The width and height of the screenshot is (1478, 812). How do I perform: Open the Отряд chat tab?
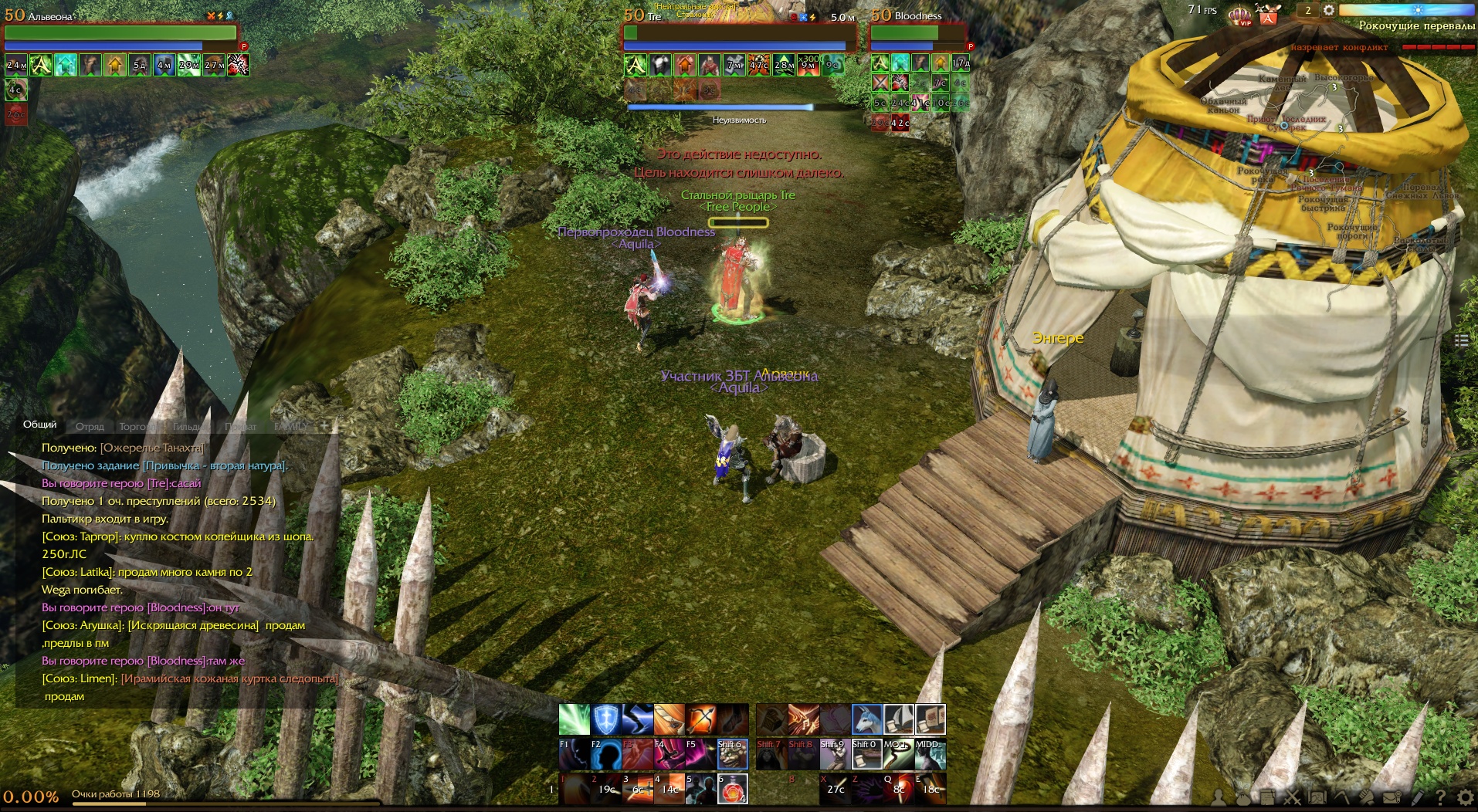coord(90,427)
